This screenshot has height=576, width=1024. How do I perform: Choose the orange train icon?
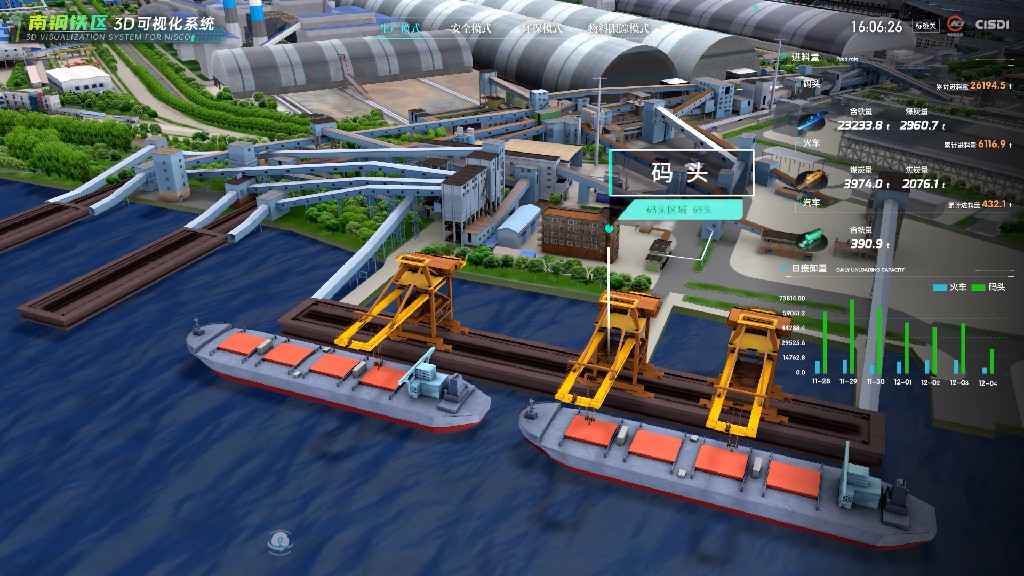pos(811,178)
